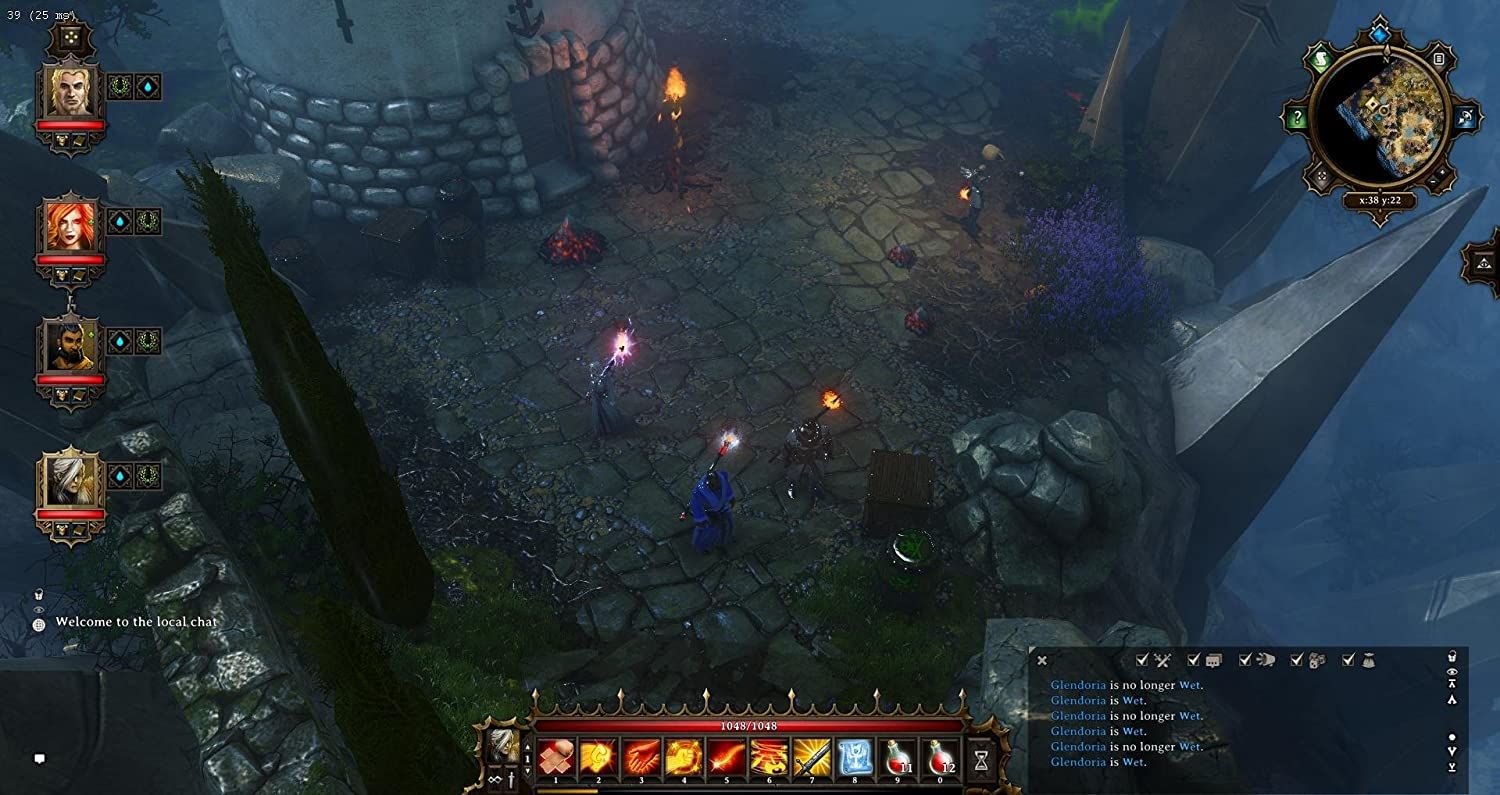This screenshot has height=795, width=1500.
Task: Activate the glowing fist skill in slot 4
Action: (x=683, y=758)
